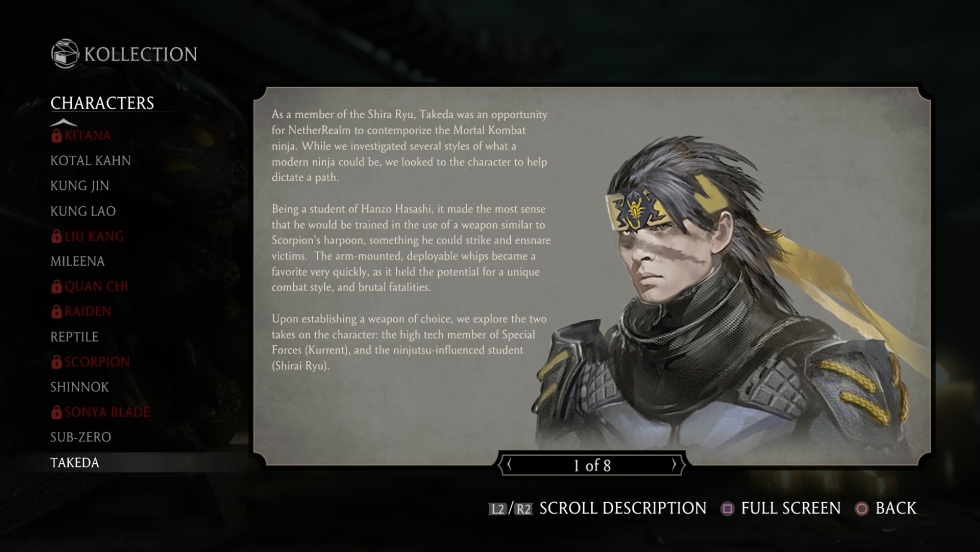
Task: Open the Reptile character entry
Action: tap(74, 337)
